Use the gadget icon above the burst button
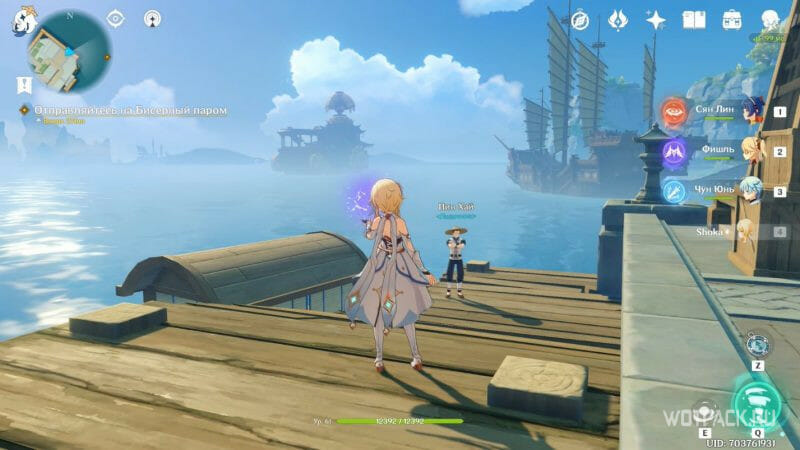800x450 pixels. (757, 344)
